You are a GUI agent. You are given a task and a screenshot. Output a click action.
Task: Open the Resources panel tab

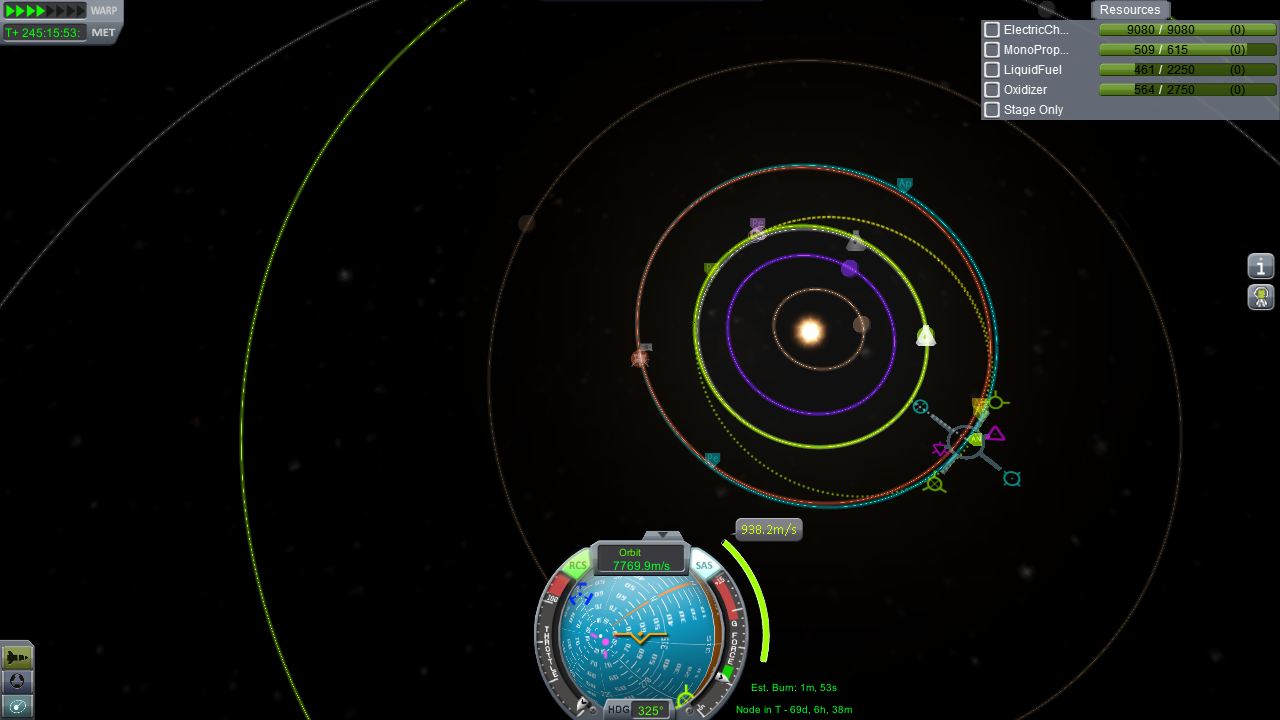tap(1130, 10)
